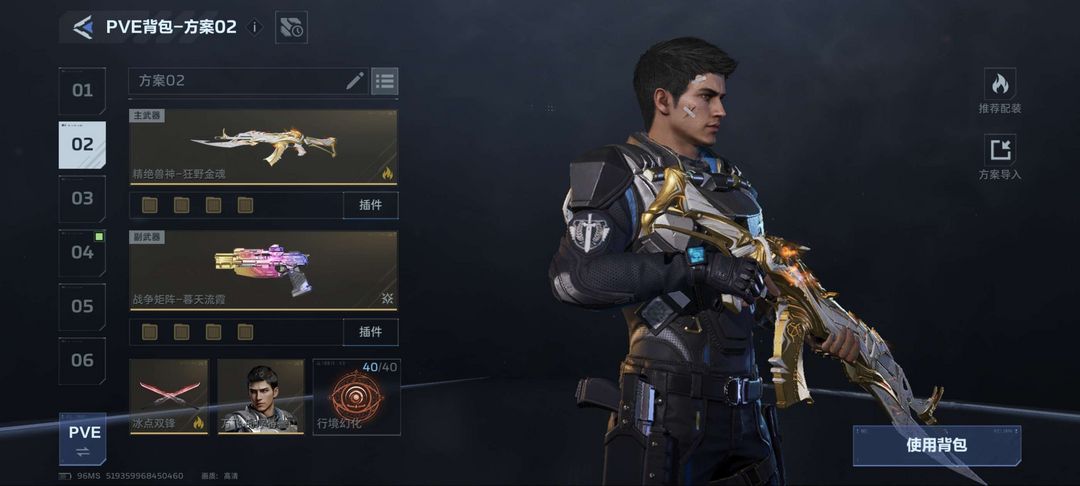The height and width of the screenshot is (486, 1080).
Task: Go back using the top-left arrow
Action: (x=83, y=27)
